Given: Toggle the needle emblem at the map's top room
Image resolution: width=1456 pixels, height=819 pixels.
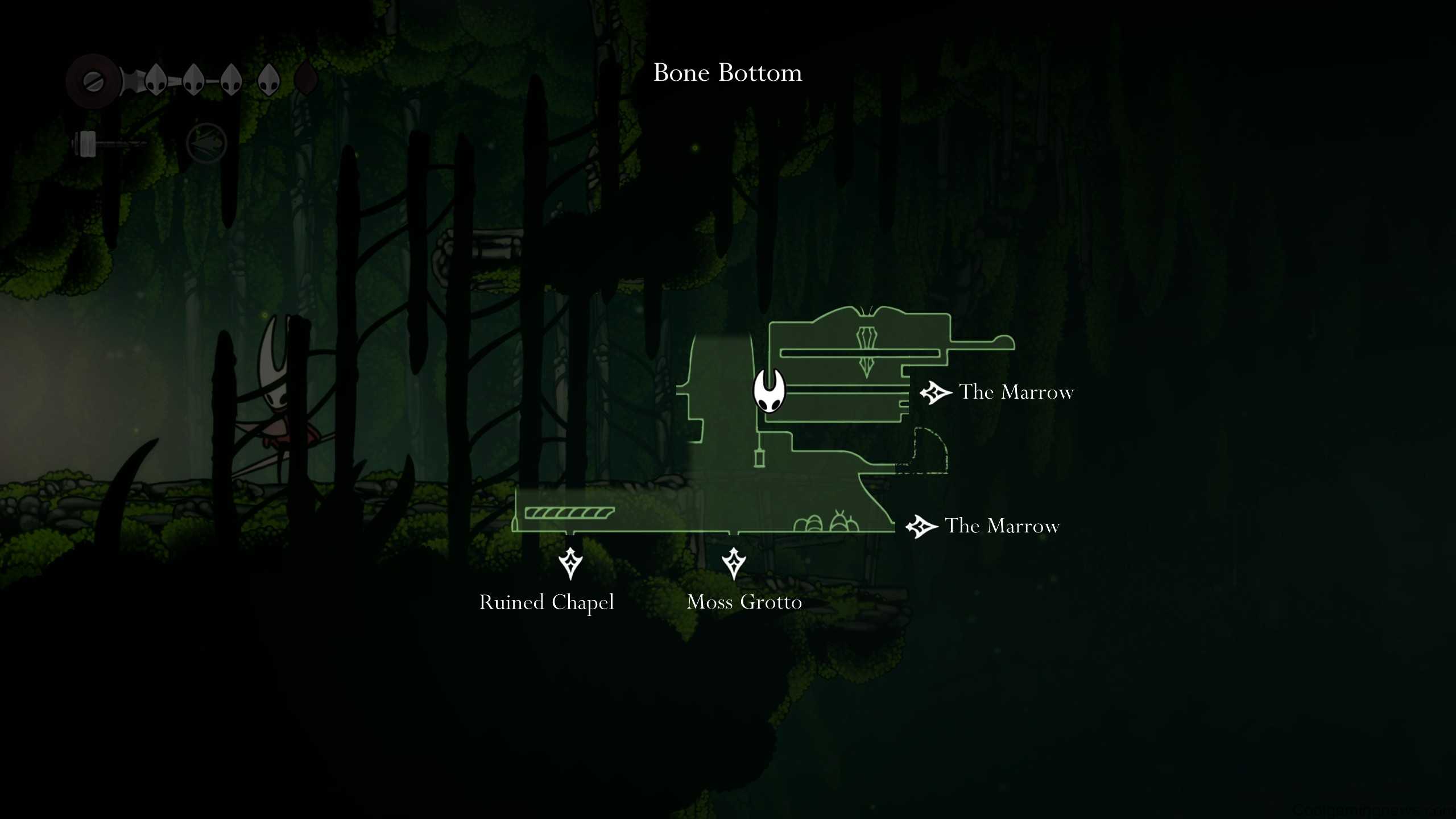Looking at the screenshot, I should click(x=866, y=346).
